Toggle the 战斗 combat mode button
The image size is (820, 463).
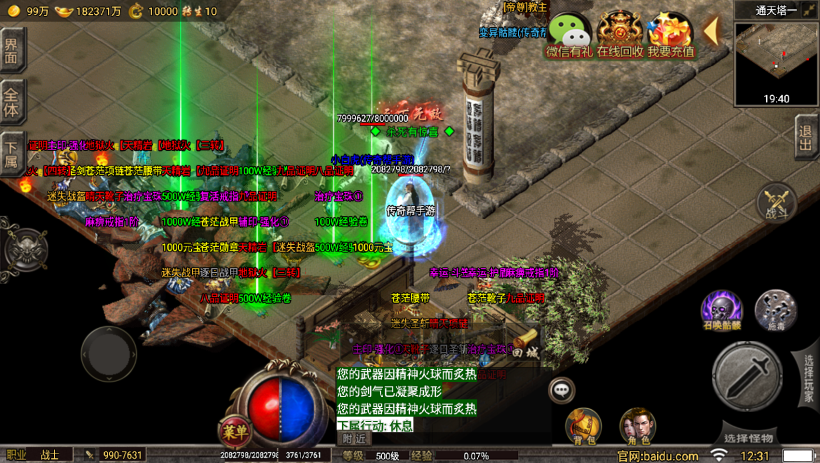(775, 203)
